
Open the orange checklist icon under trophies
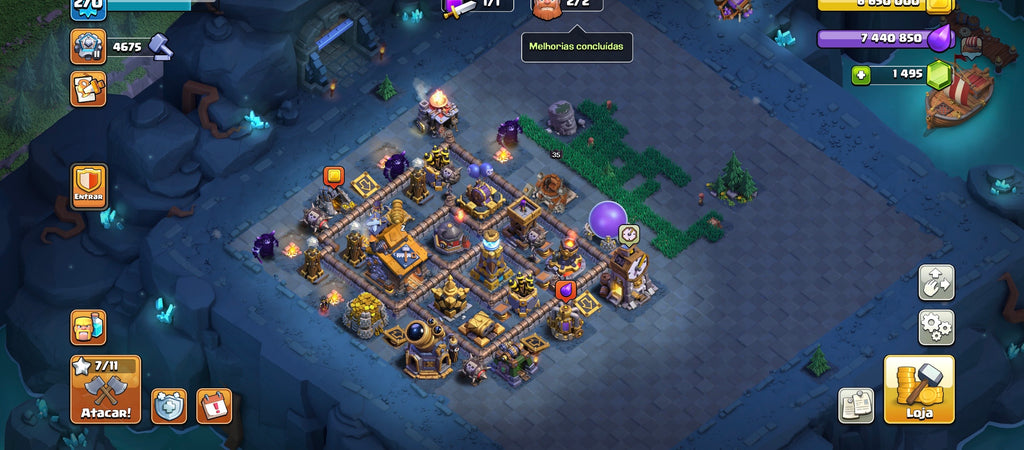[88, 88]
